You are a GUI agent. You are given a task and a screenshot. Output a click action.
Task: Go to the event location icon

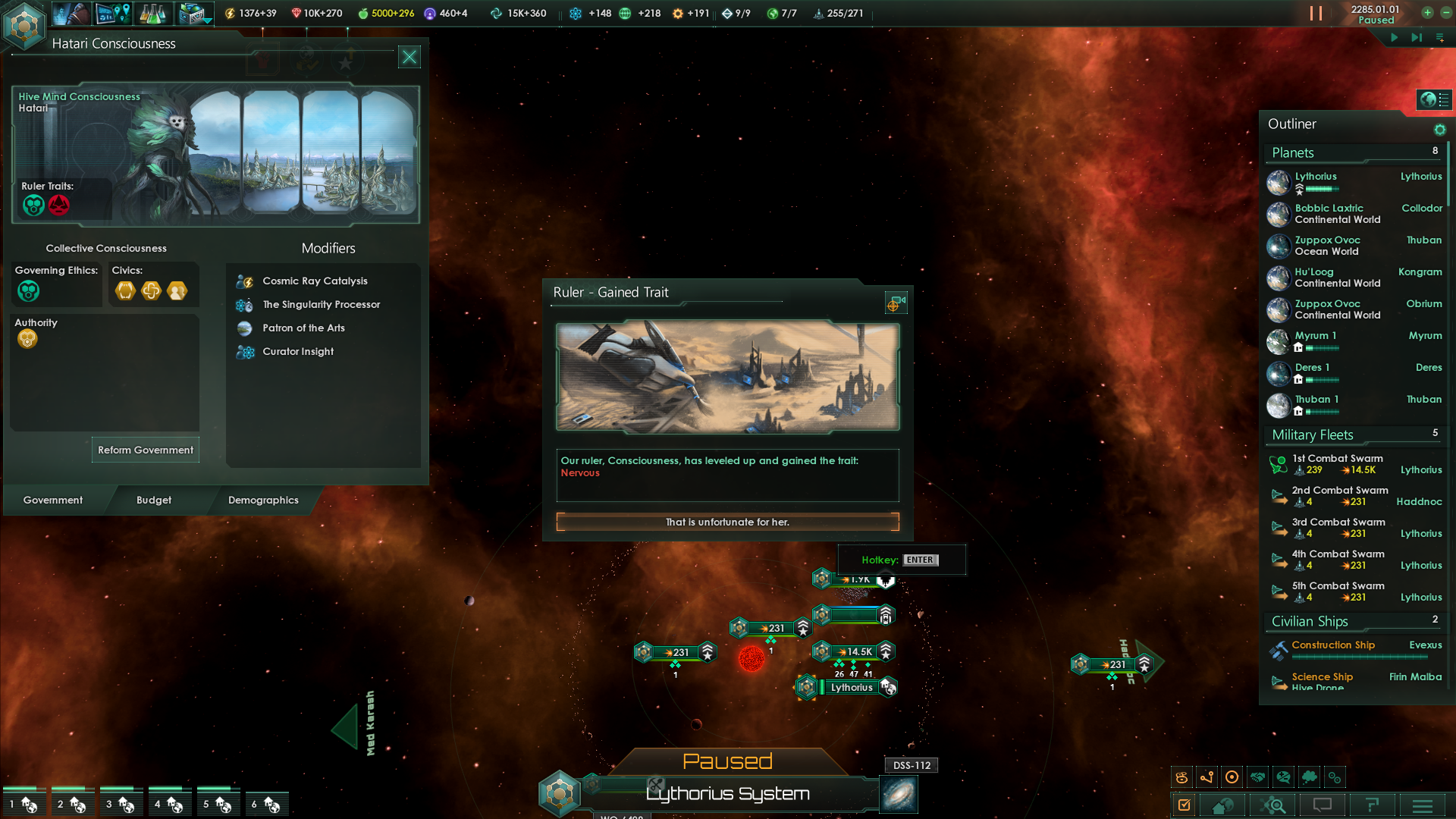895,304
